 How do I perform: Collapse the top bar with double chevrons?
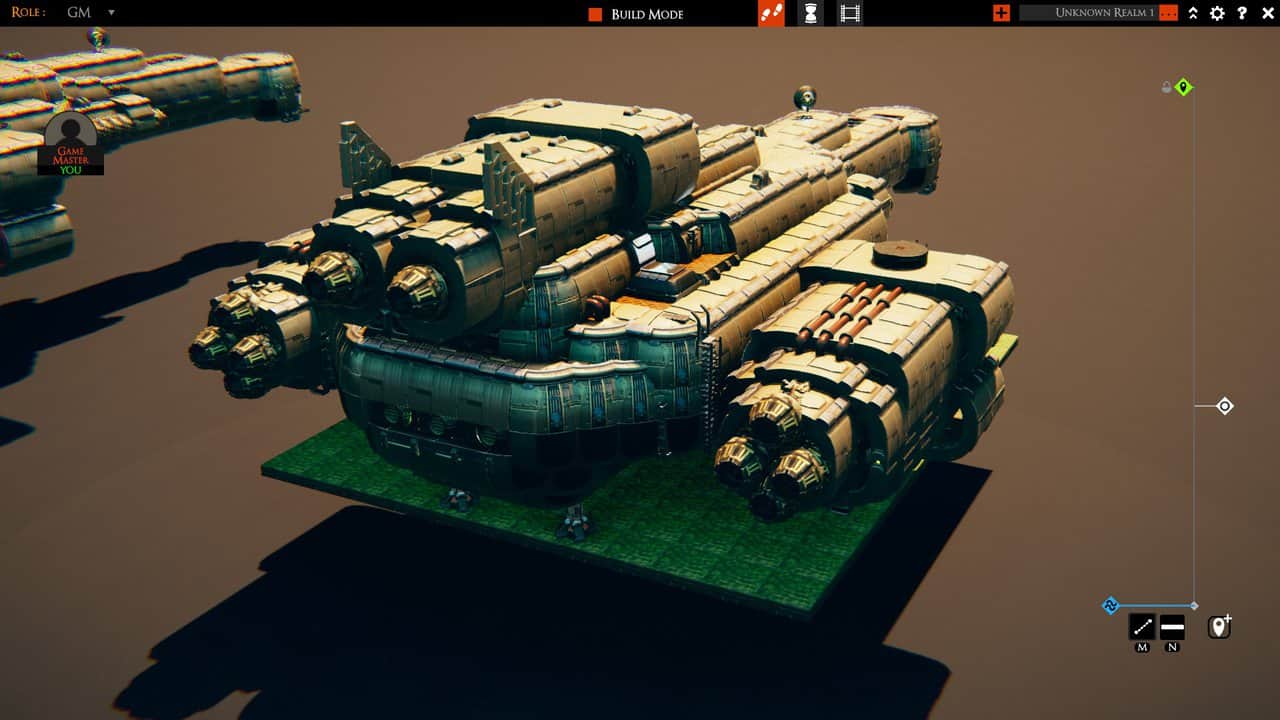tap(1192, 14)
